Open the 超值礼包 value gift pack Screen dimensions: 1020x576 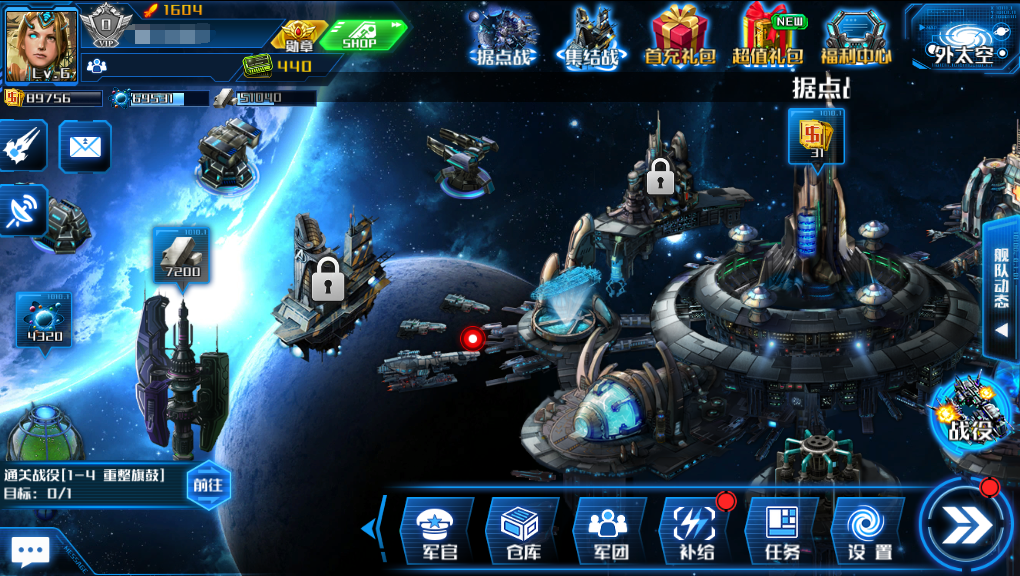(768, 38)
